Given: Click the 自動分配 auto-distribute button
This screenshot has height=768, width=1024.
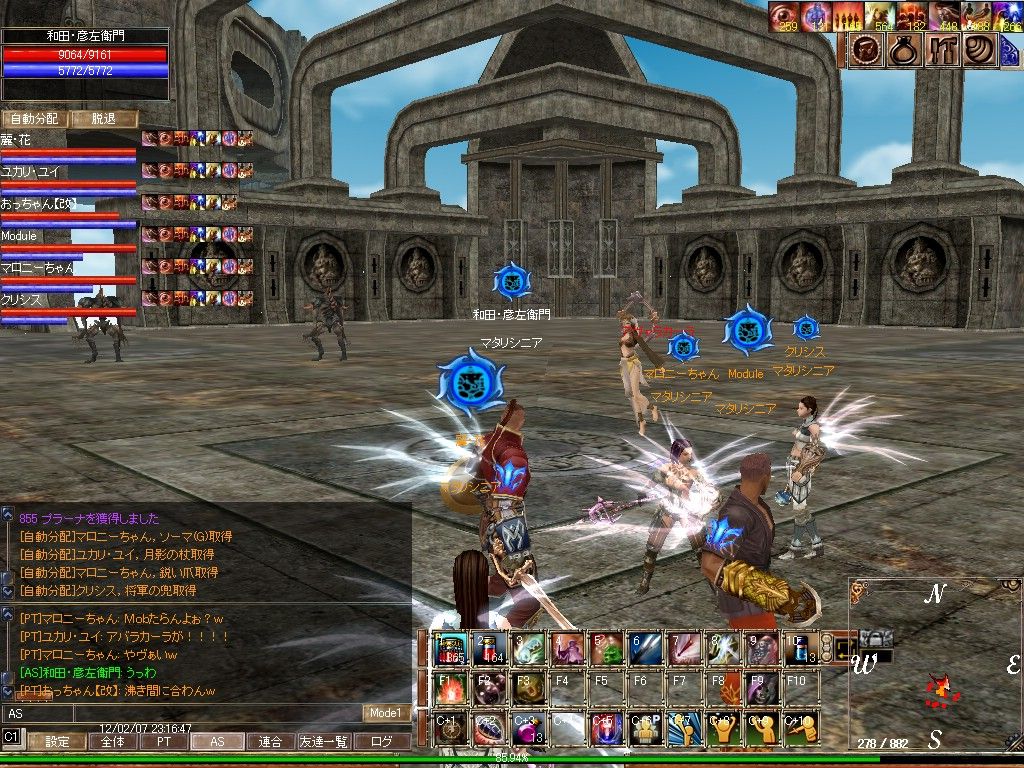Looking at the screenshot, I should coord(35,119).
